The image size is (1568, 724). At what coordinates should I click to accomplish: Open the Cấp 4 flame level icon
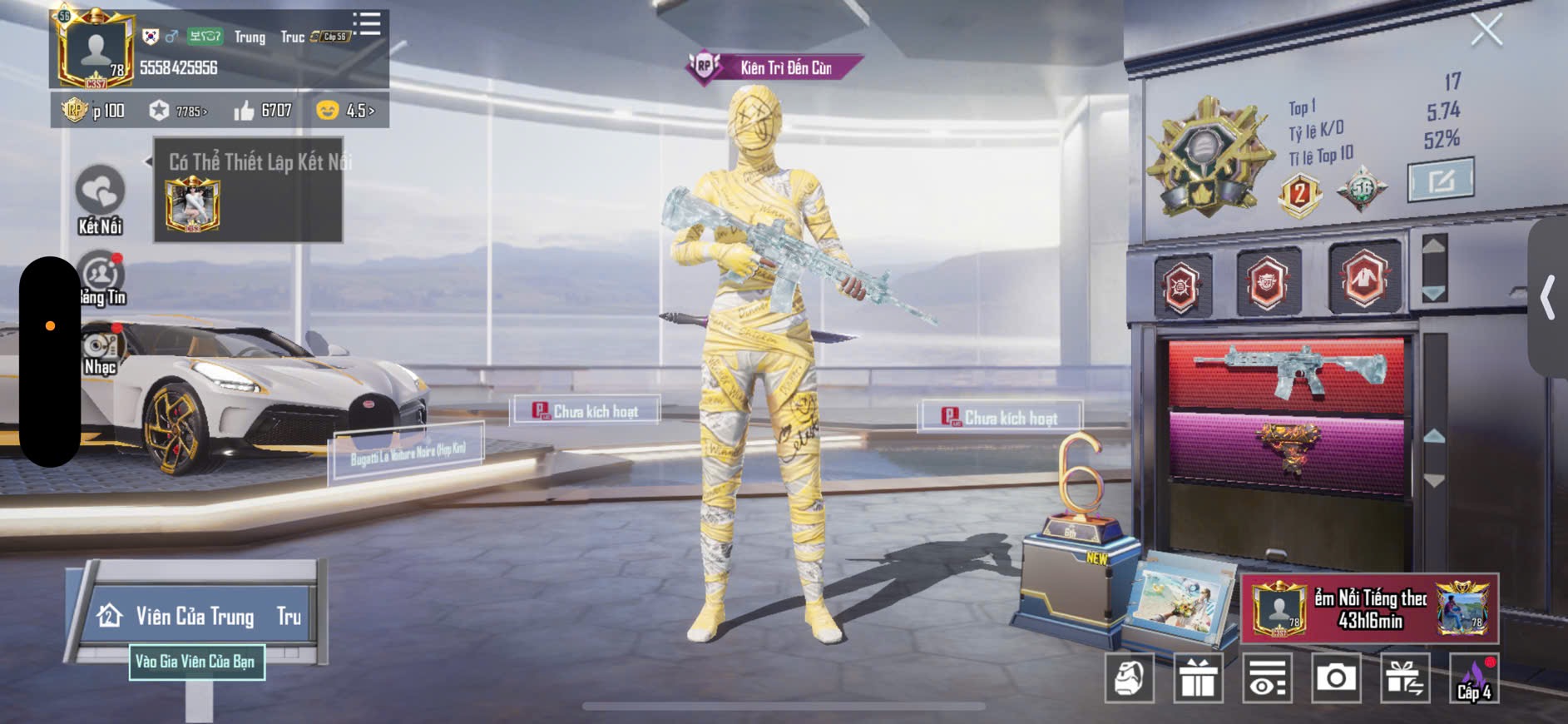(1474, 678)
